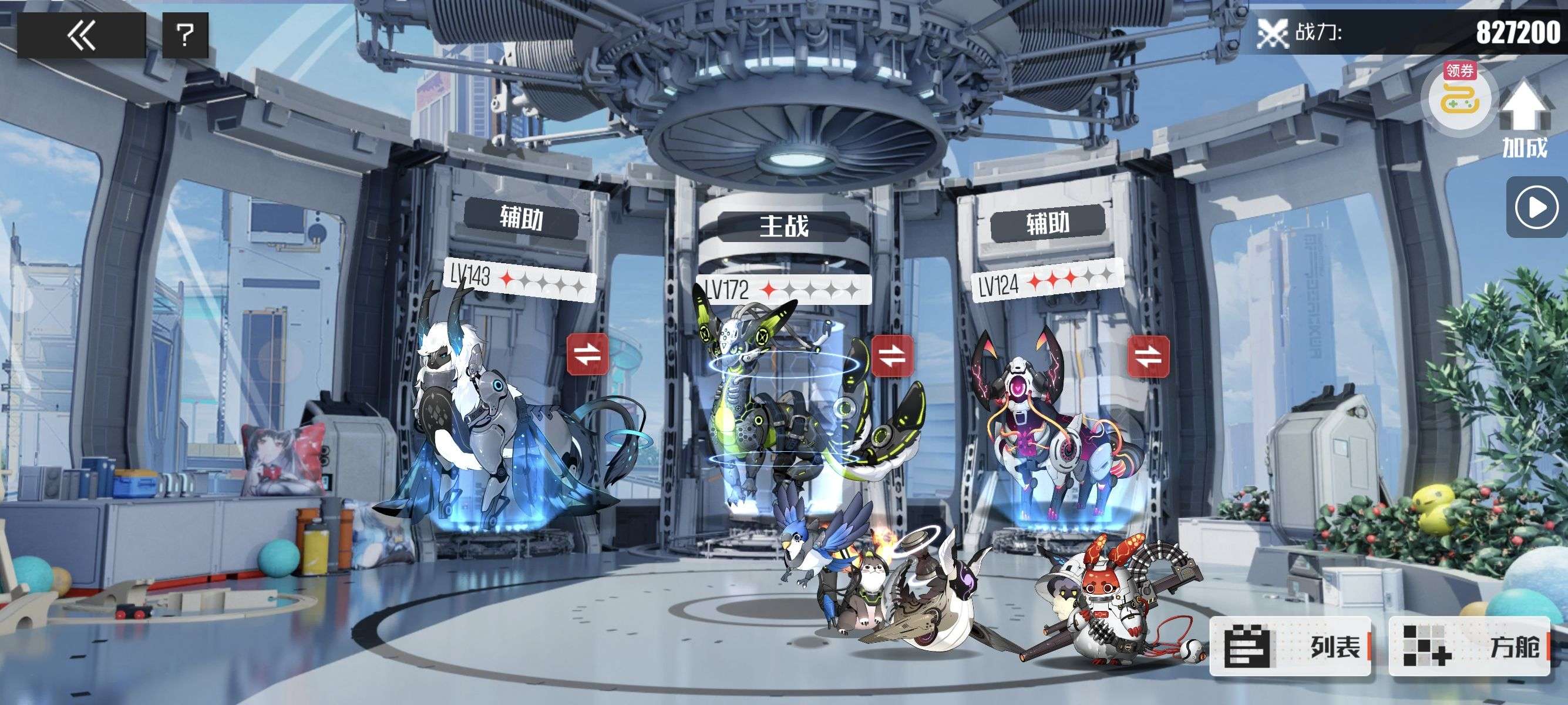Click the play video button
Screen dimensions: 1568x705
1536,208
